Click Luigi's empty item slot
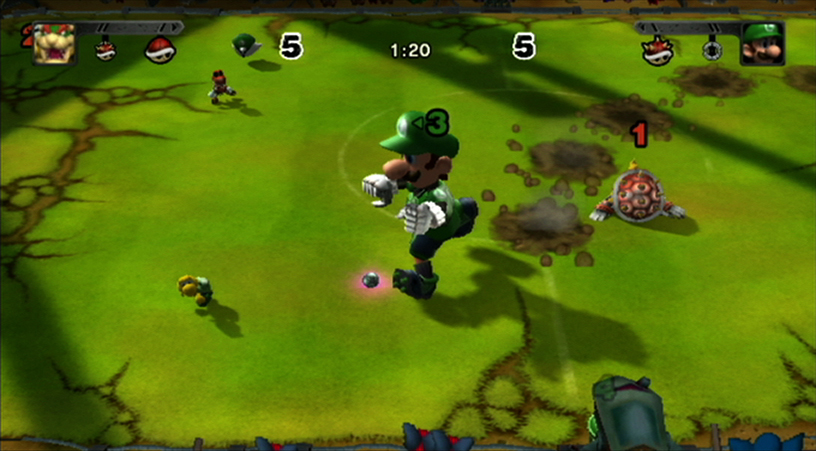This screenshot has width=816, height=451. point(711,50)
